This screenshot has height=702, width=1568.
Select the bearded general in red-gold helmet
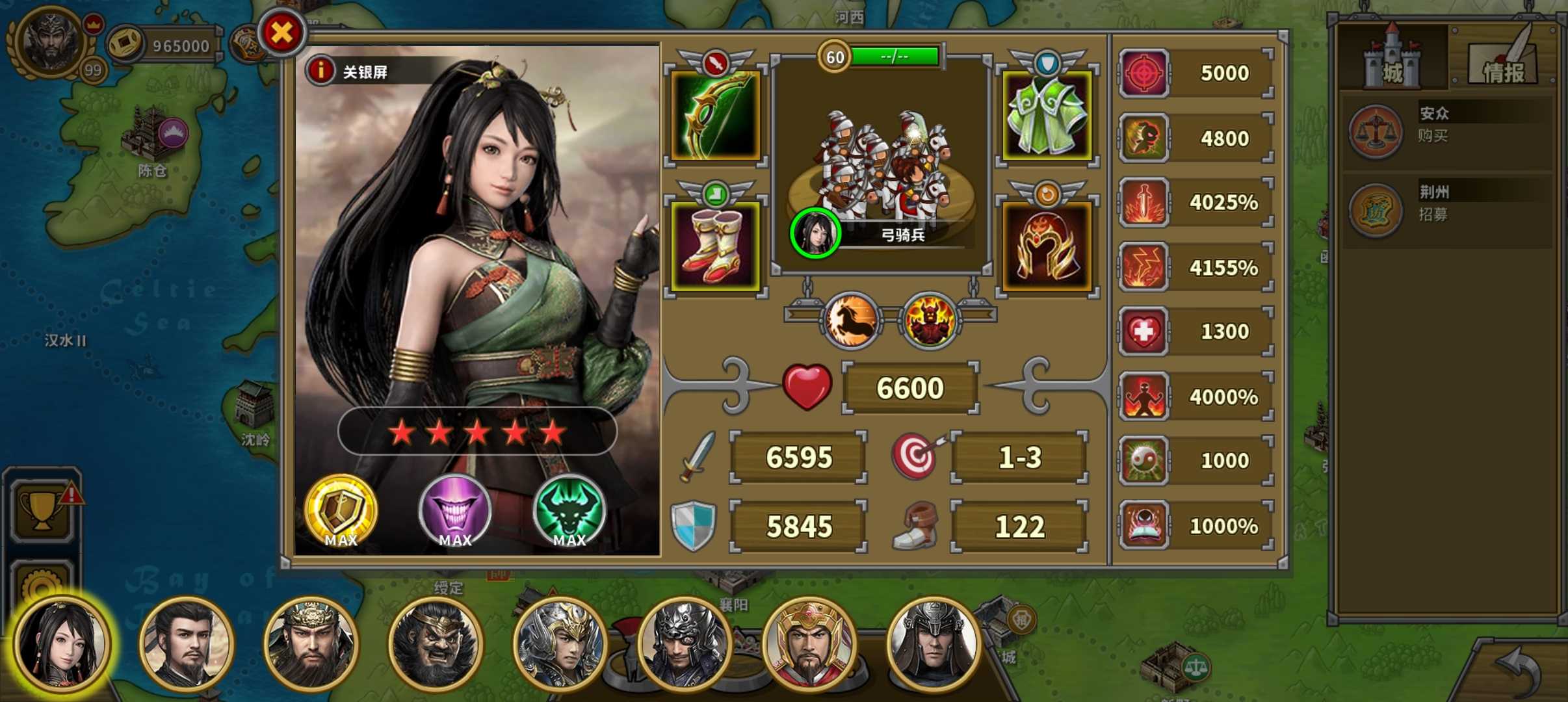pos(809,643)
